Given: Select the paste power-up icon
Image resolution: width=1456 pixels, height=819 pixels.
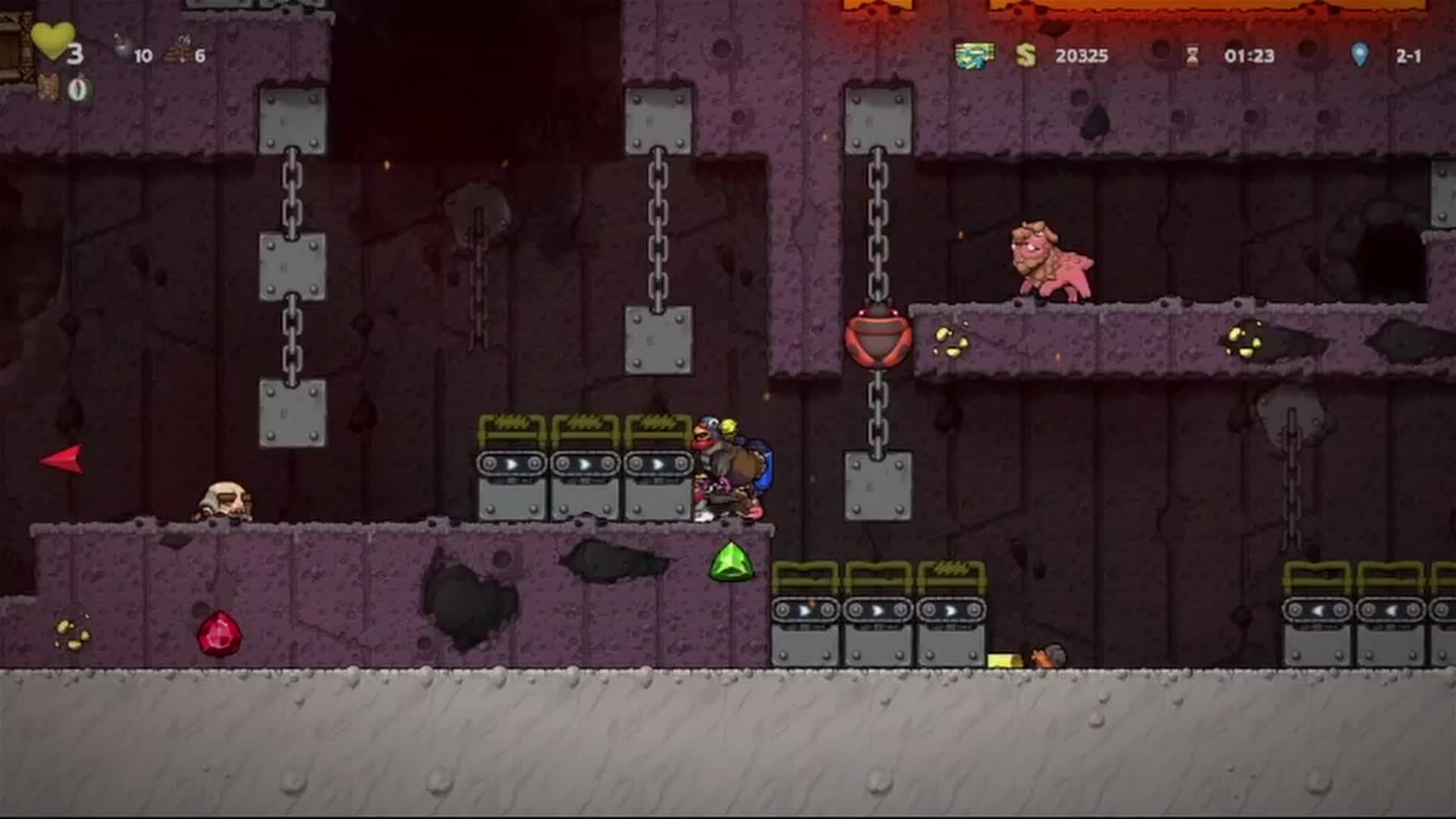Looking at the screenshot, I should 78,89.
